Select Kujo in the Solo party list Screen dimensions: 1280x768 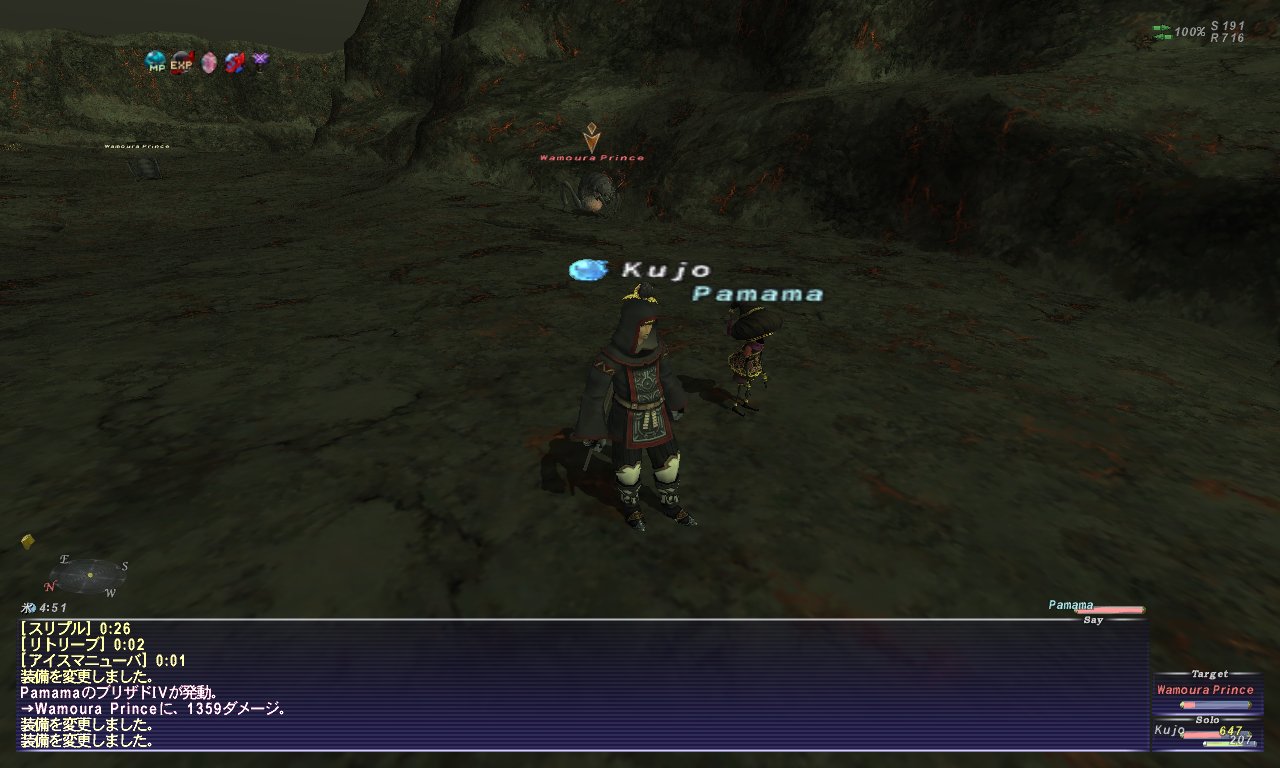[1168, 731]
